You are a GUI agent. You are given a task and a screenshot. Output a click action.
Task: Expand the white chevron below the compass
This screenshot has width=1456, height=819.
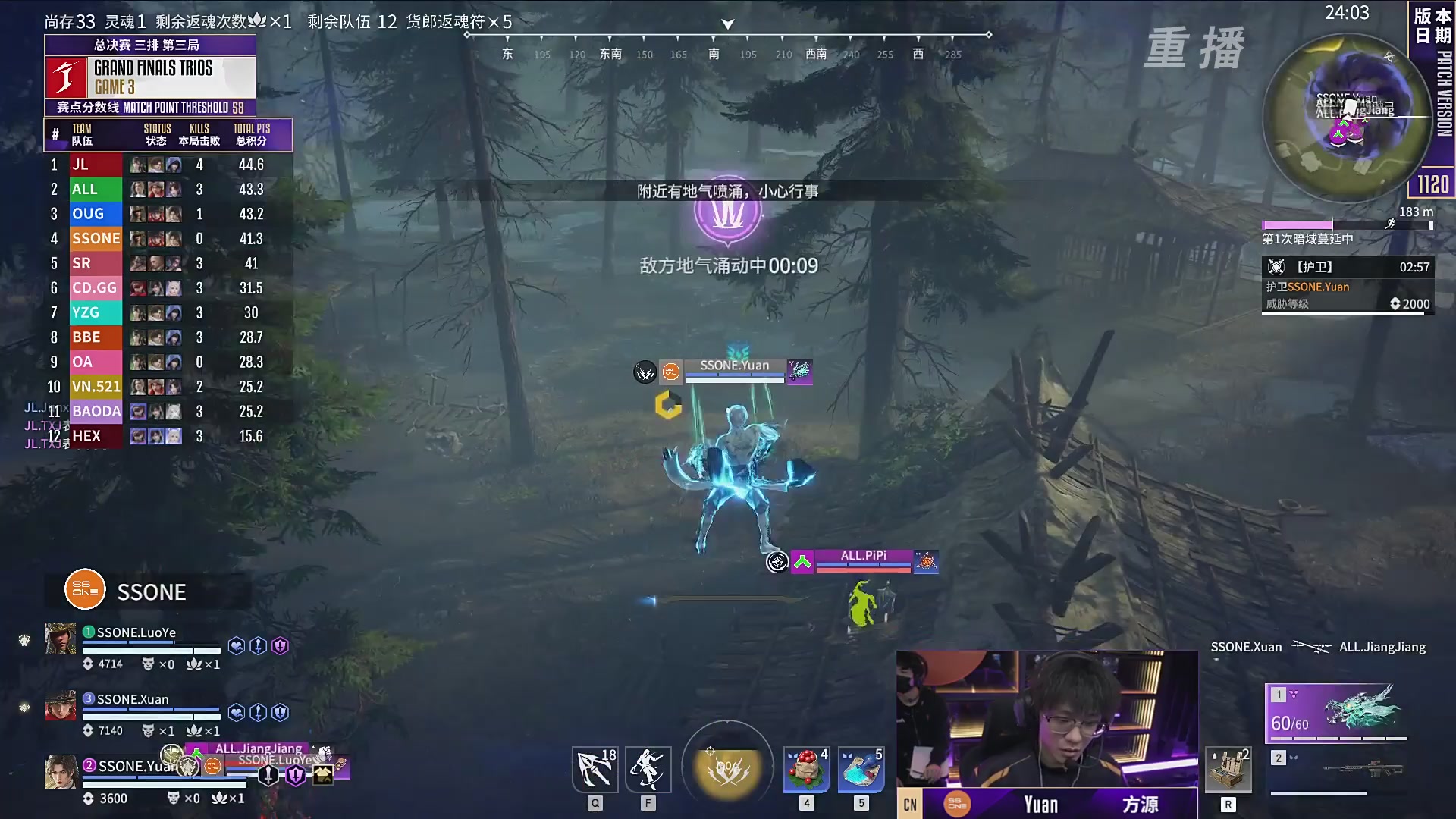pyautogui.click(x=726, y=24)
